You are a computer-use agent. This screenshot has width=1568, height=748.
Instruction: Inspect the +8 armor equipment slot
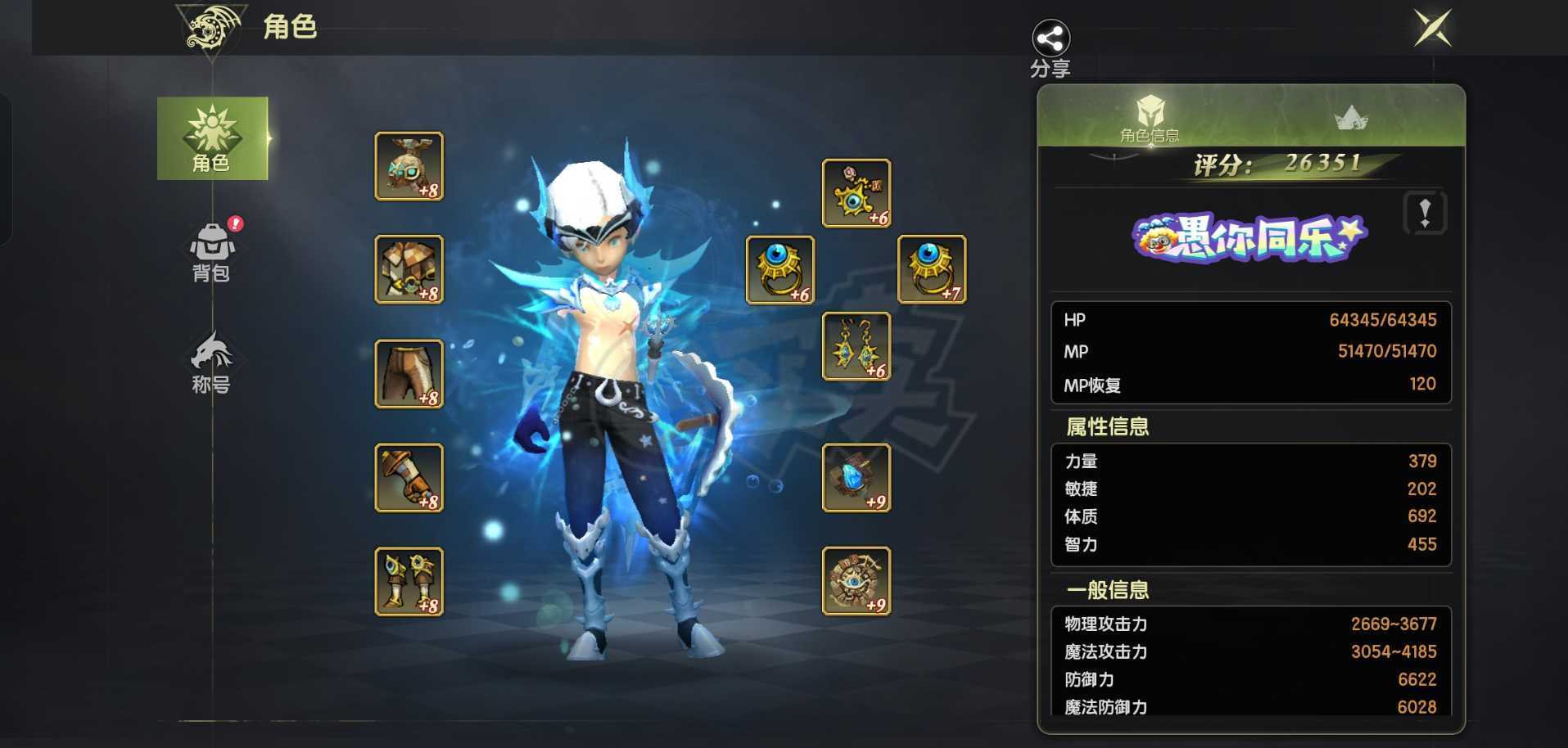pos(409,268)
